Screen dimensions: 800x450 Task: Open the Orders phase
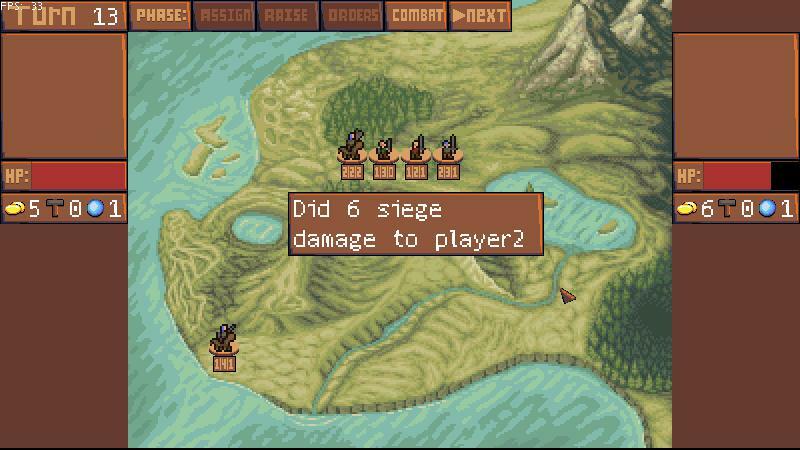point(352,16)
